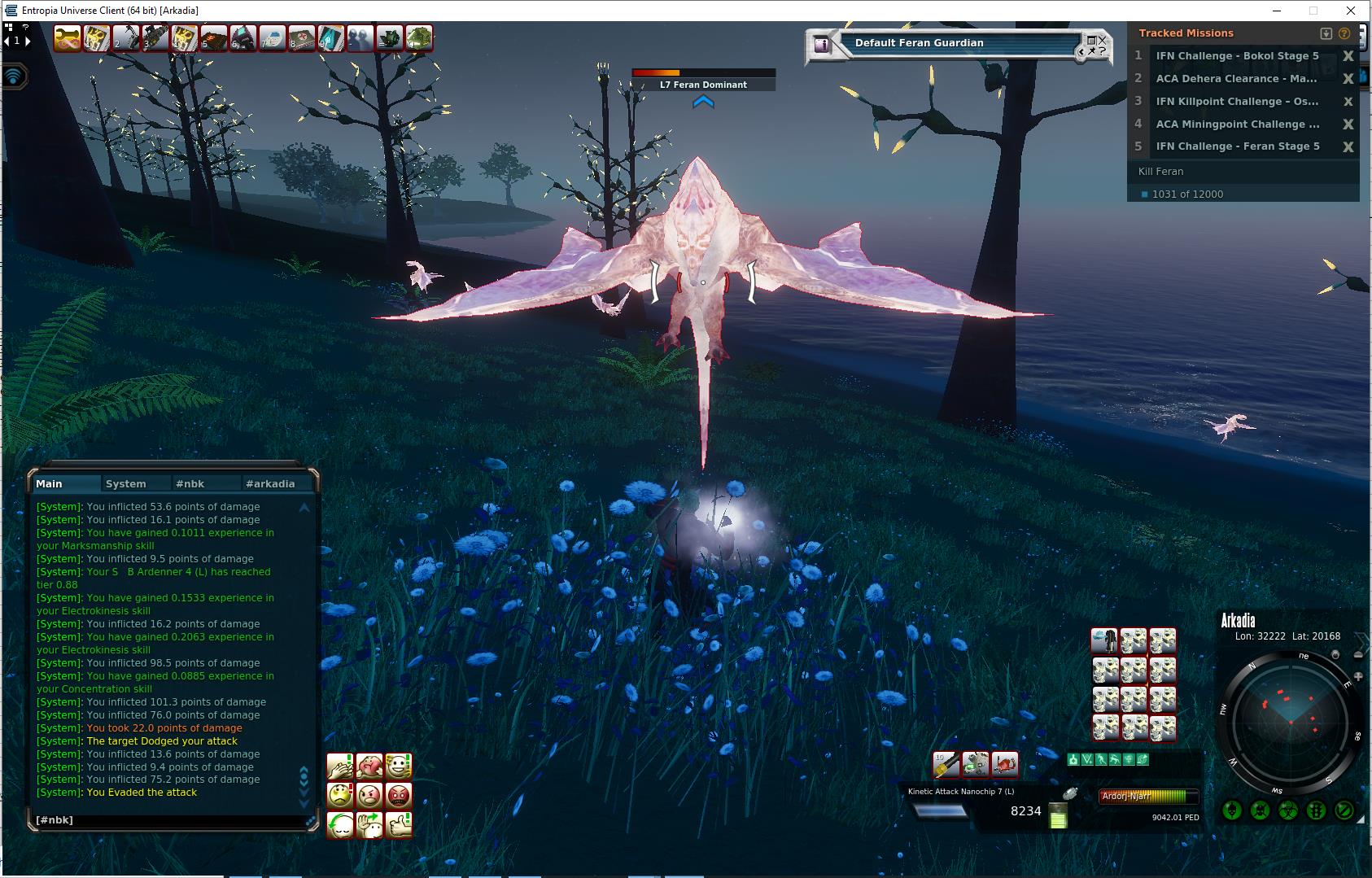The height and width of the screenshot is (878, 1372).
Task: Activate hotbar slot 8 medical kit
Action: (x=302, y=38)
